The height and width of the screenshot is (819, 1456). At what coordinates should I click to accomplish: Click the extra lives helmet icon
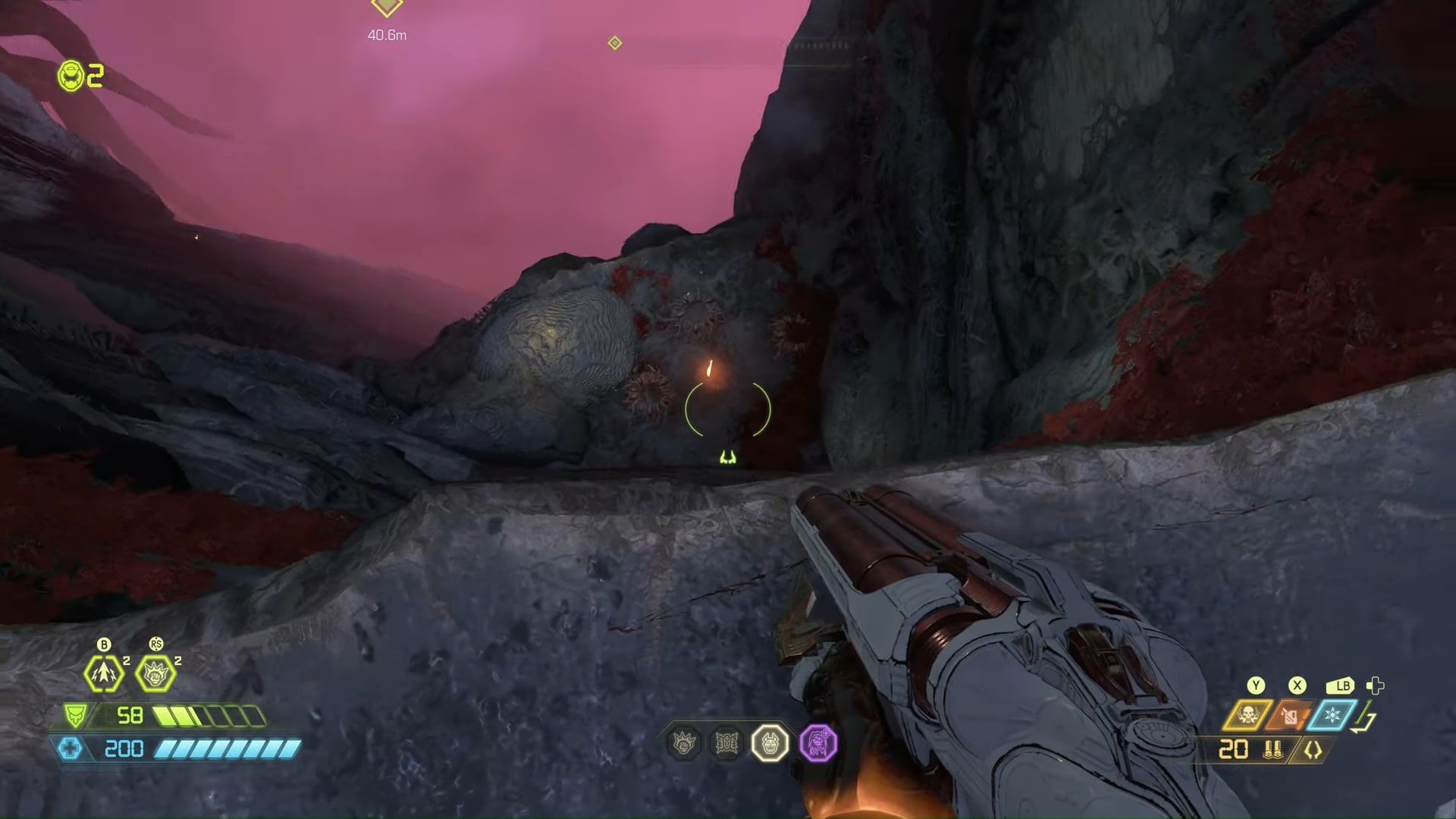coord(71,76)
